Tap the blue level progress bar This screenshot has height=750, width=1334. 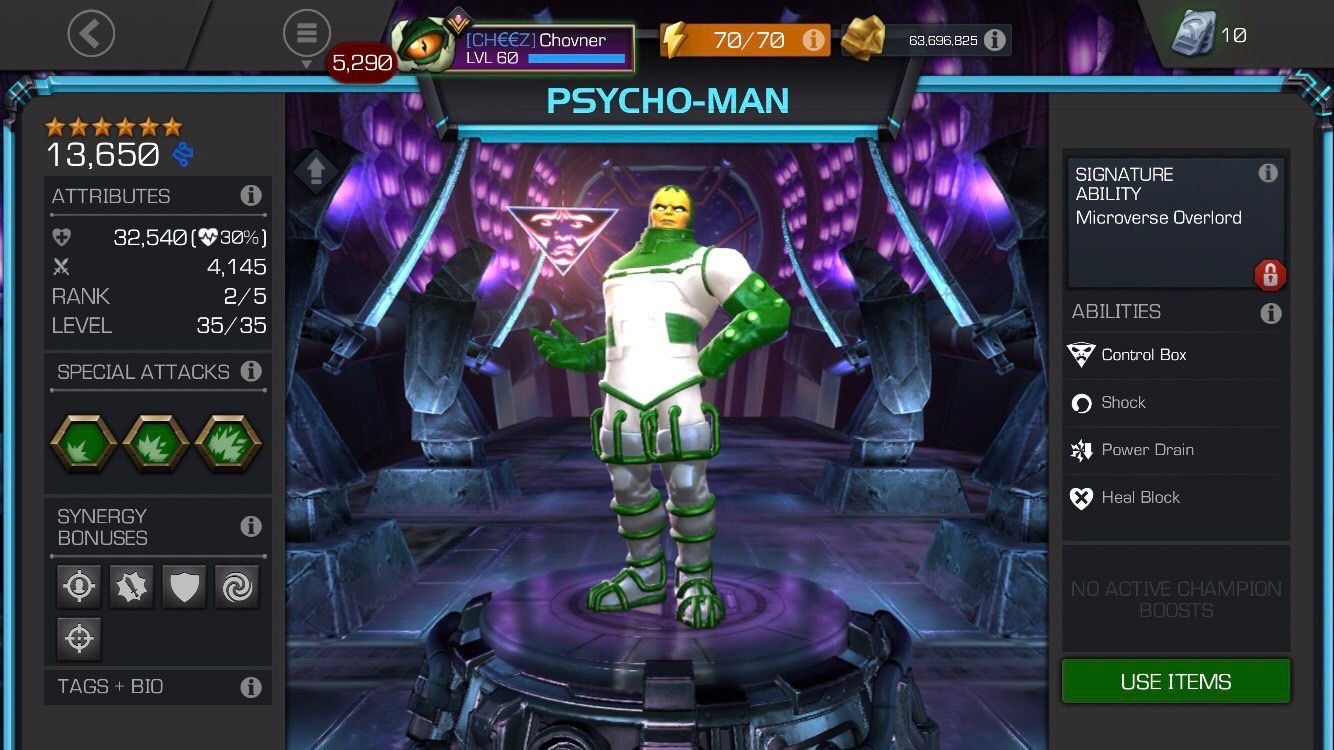point(577,57)
